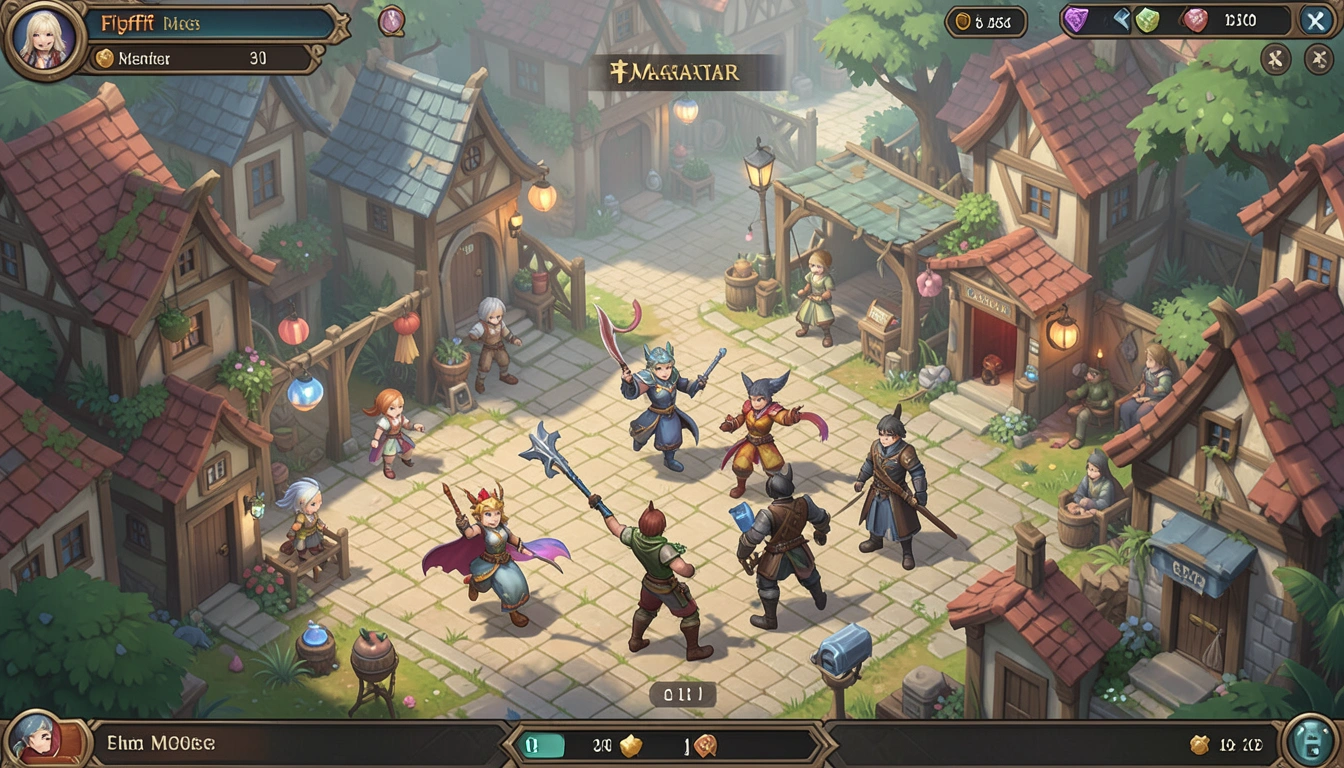Select the purple gem currency icon
Viewport: 1344px width, 768px height.
[x=1075, y=20]
